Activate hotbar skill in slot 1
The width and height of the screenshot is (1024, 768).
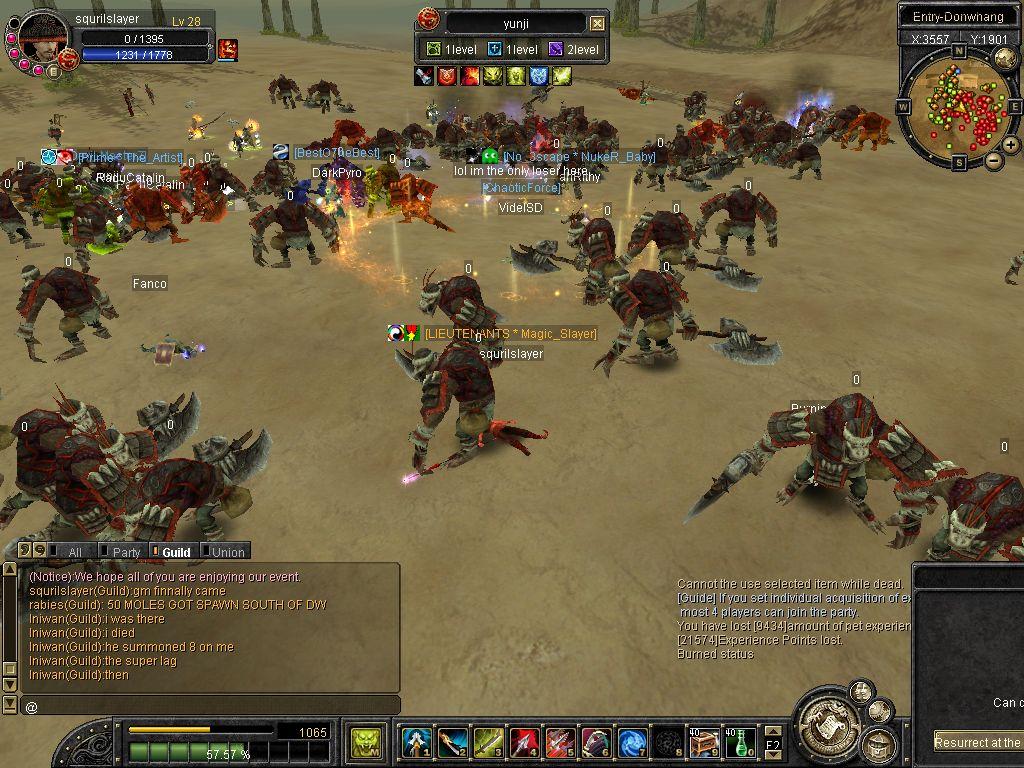[417, 742]
